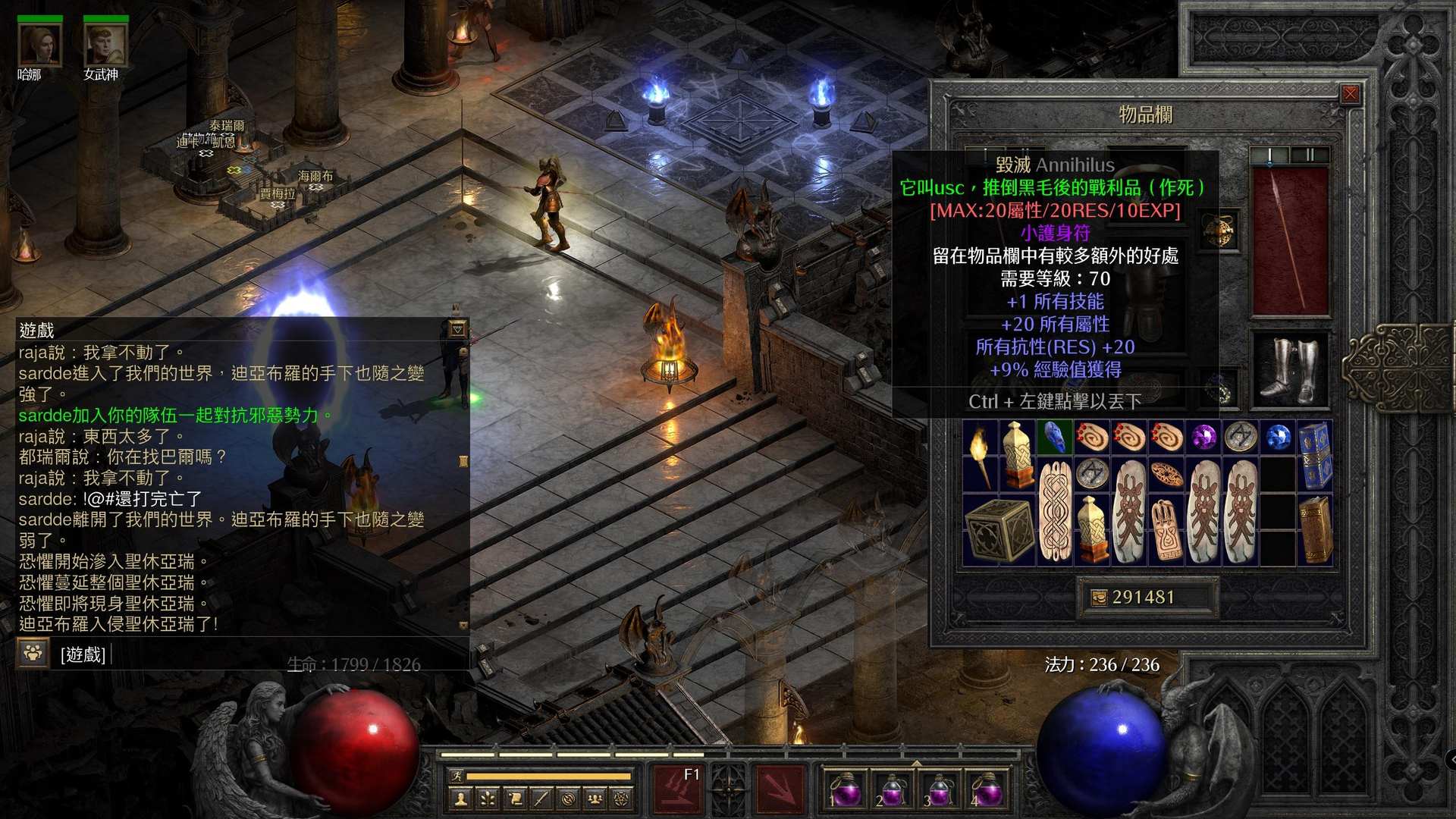Select the 哈娜 mercenary portrait
This screenshot has height=819, width=1456.
coord(39,45)
